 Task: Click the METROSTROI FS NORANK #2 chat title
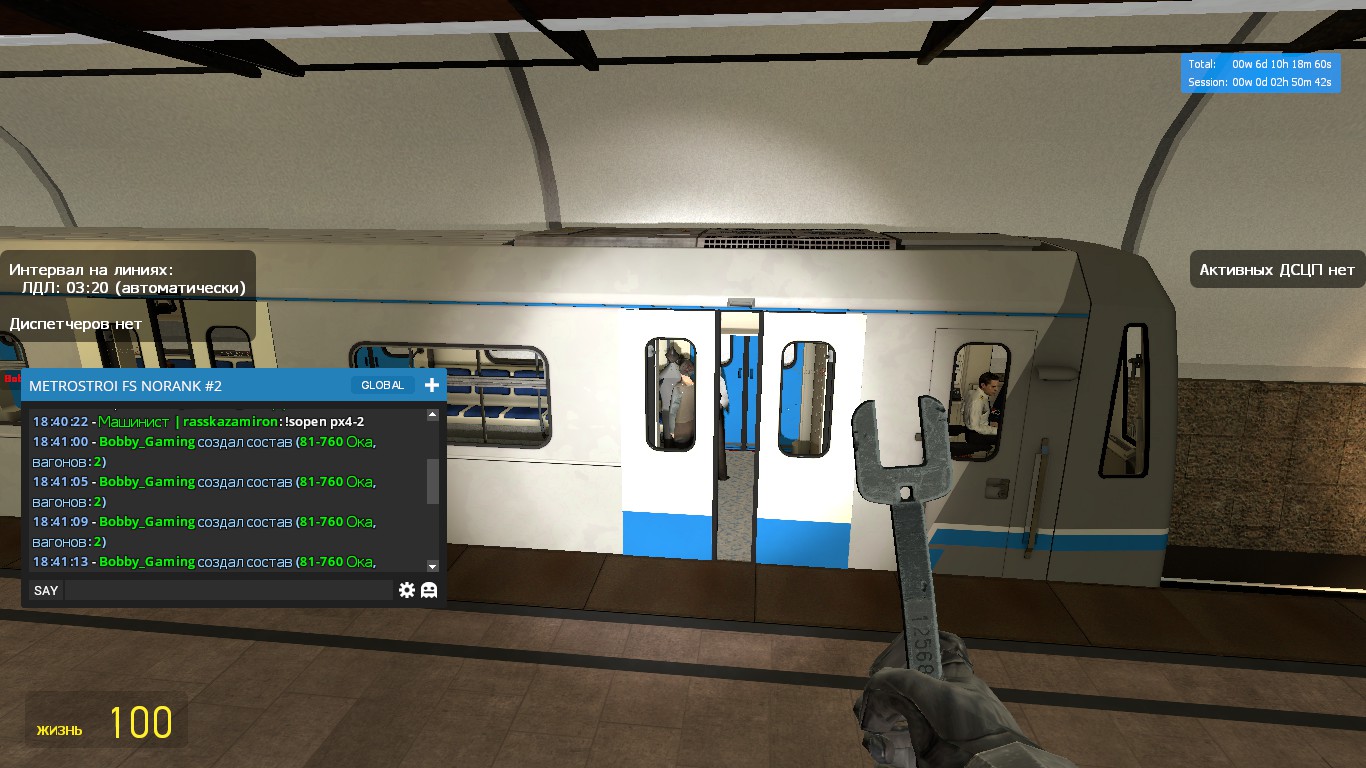click(126, 385)
